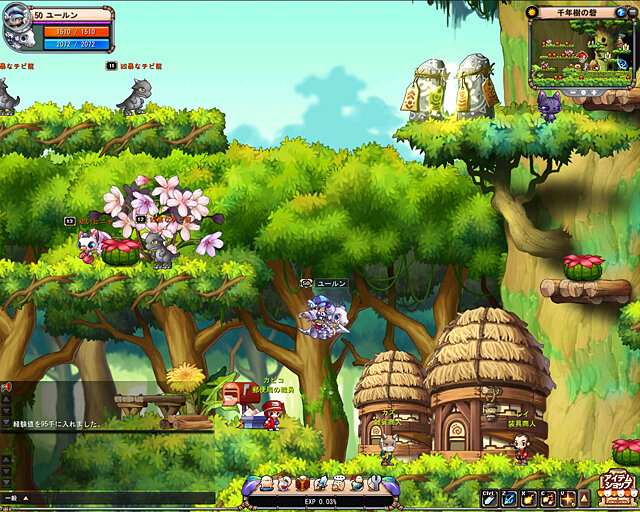This screenshot has height=512, width=640.
Task: Activate the C hotkey purple skill
Action: (547, 497)
